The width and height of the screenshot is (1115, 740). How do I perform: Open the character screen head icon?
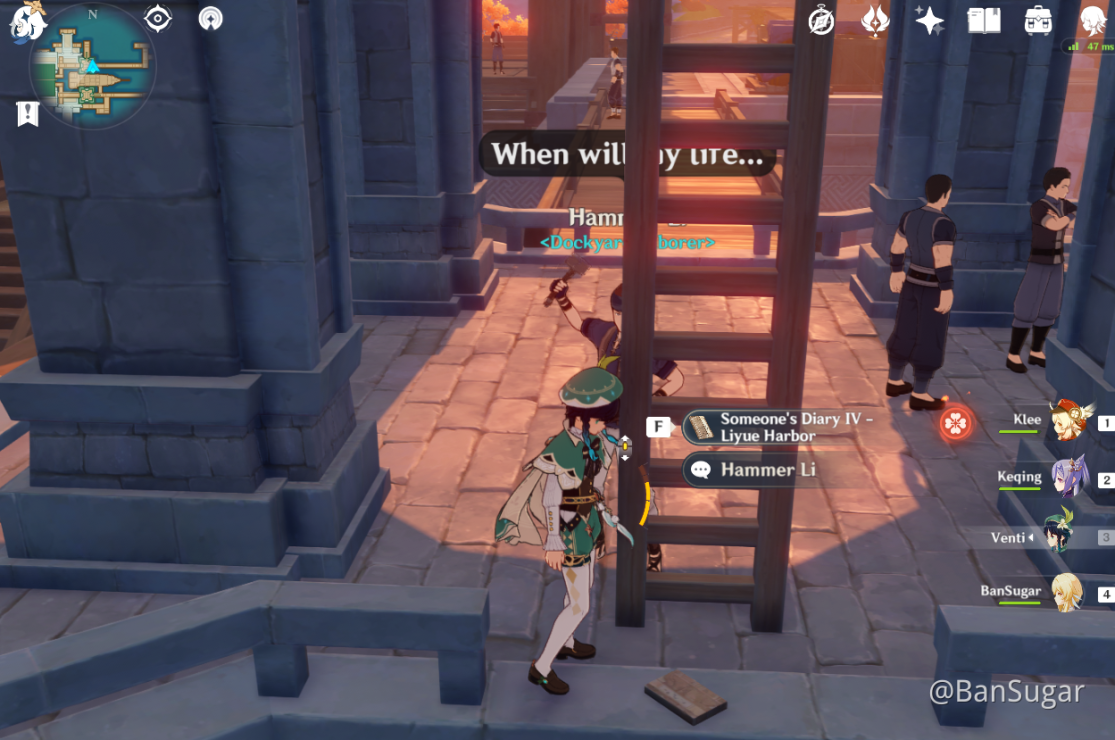click(x=1092, y=20)
